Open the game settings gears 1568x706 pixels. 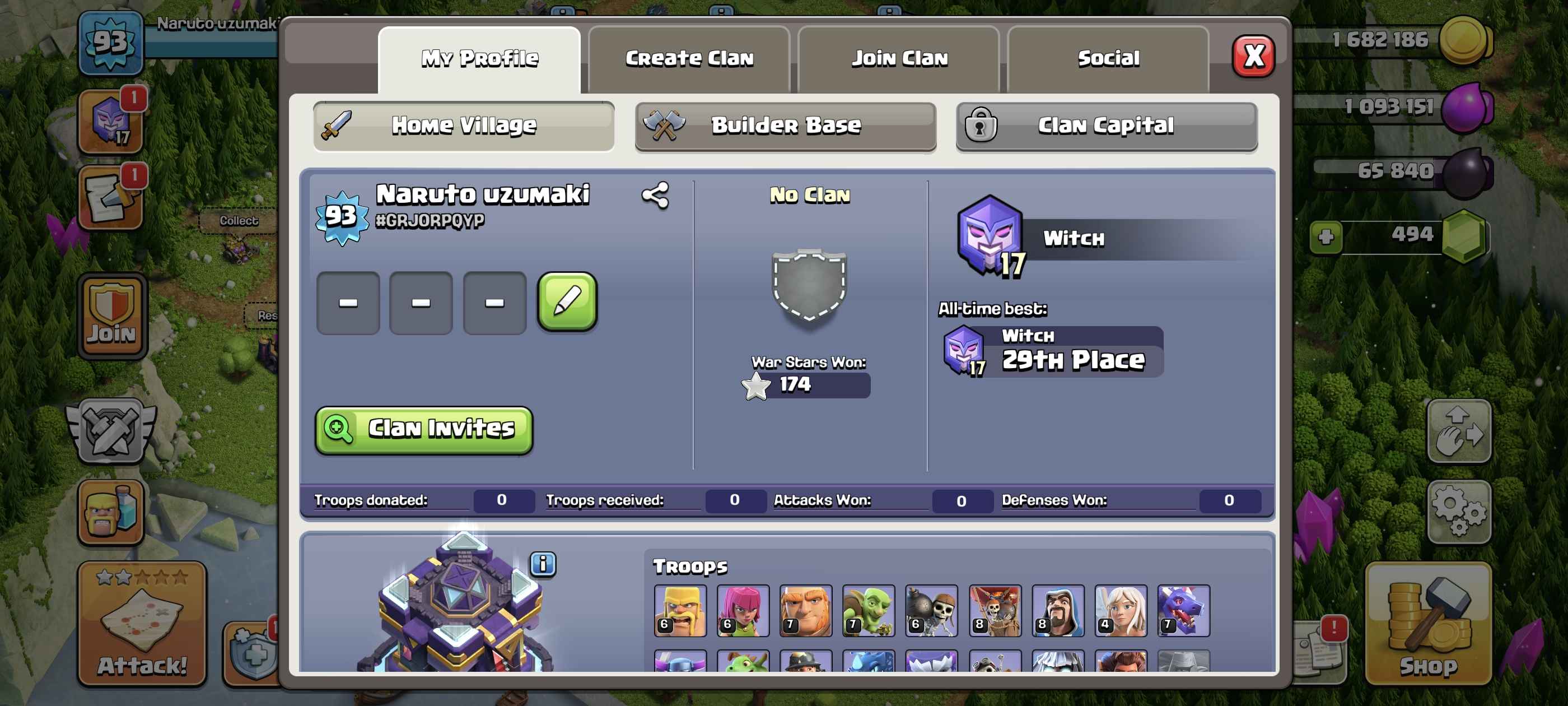pyautogui.click(x=1458, y=511)
